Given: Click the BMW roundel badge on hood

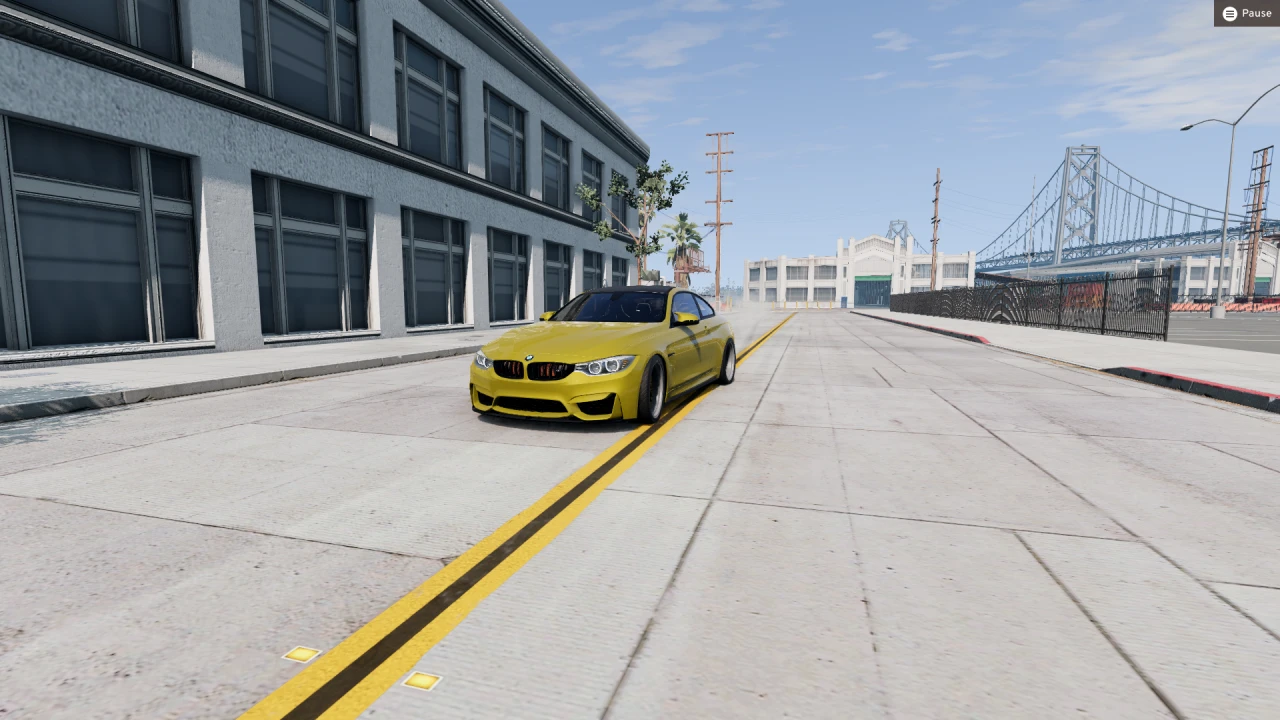Looking at the screenshot, I should (529, 357).
